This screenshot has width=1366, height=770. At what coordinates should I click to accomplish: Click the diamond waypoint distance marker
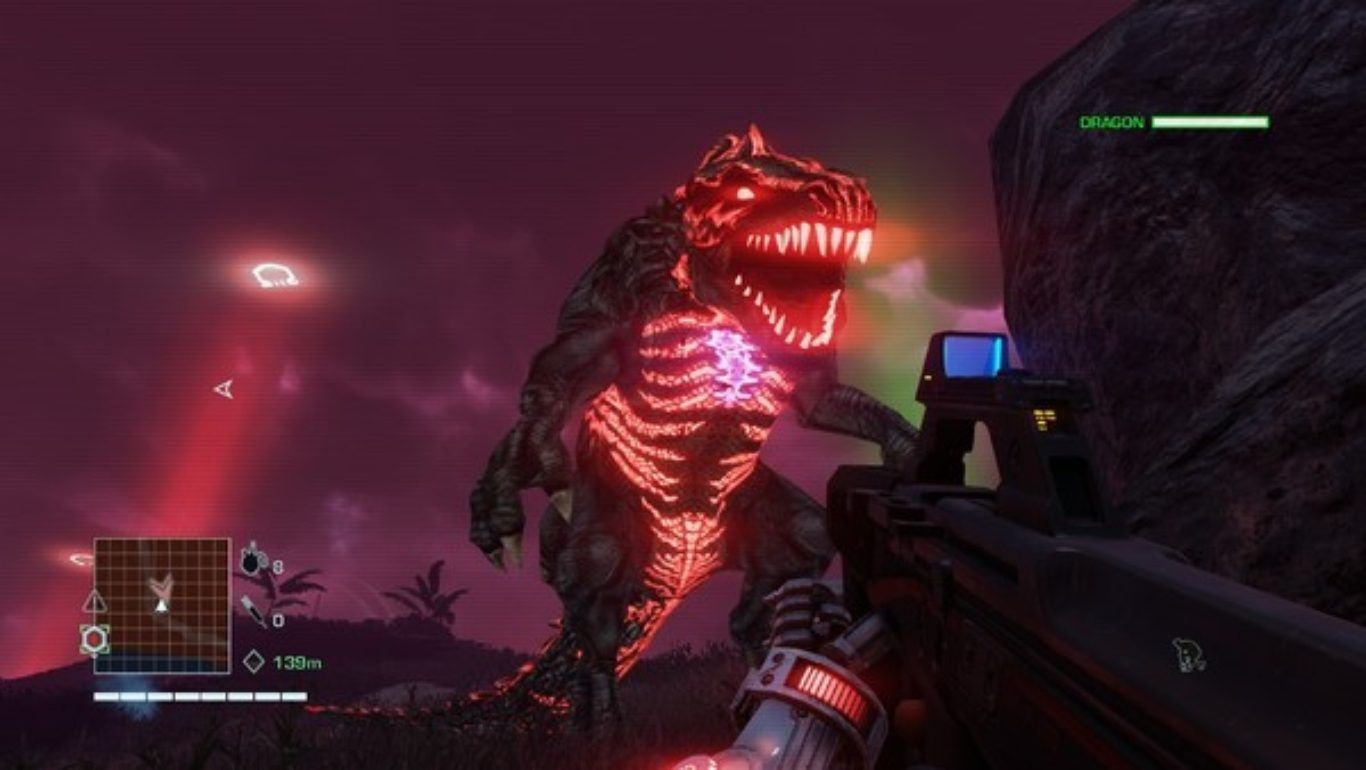coord(253,661)
